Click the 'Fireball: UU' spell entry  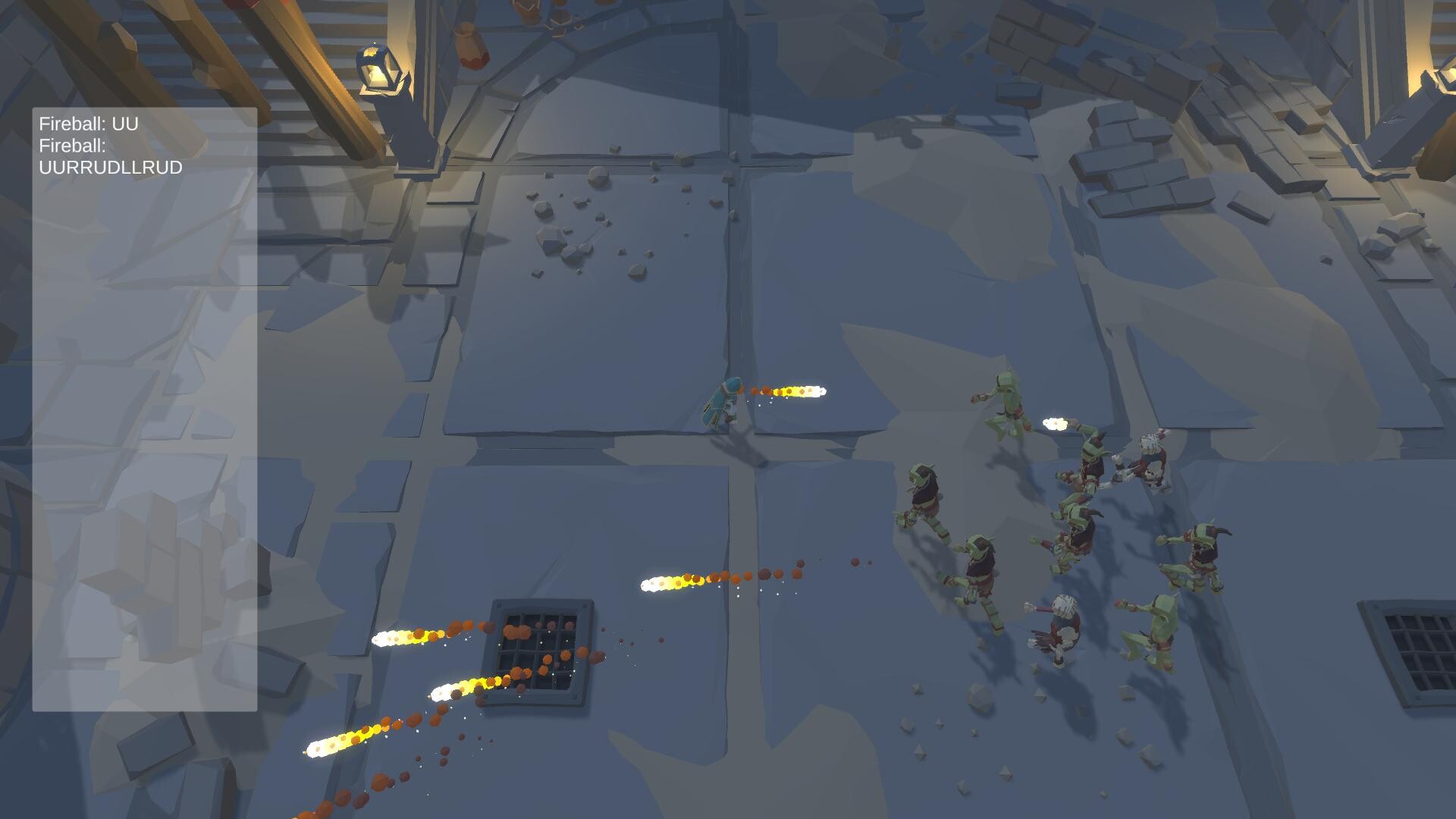(x=89, y=126)
